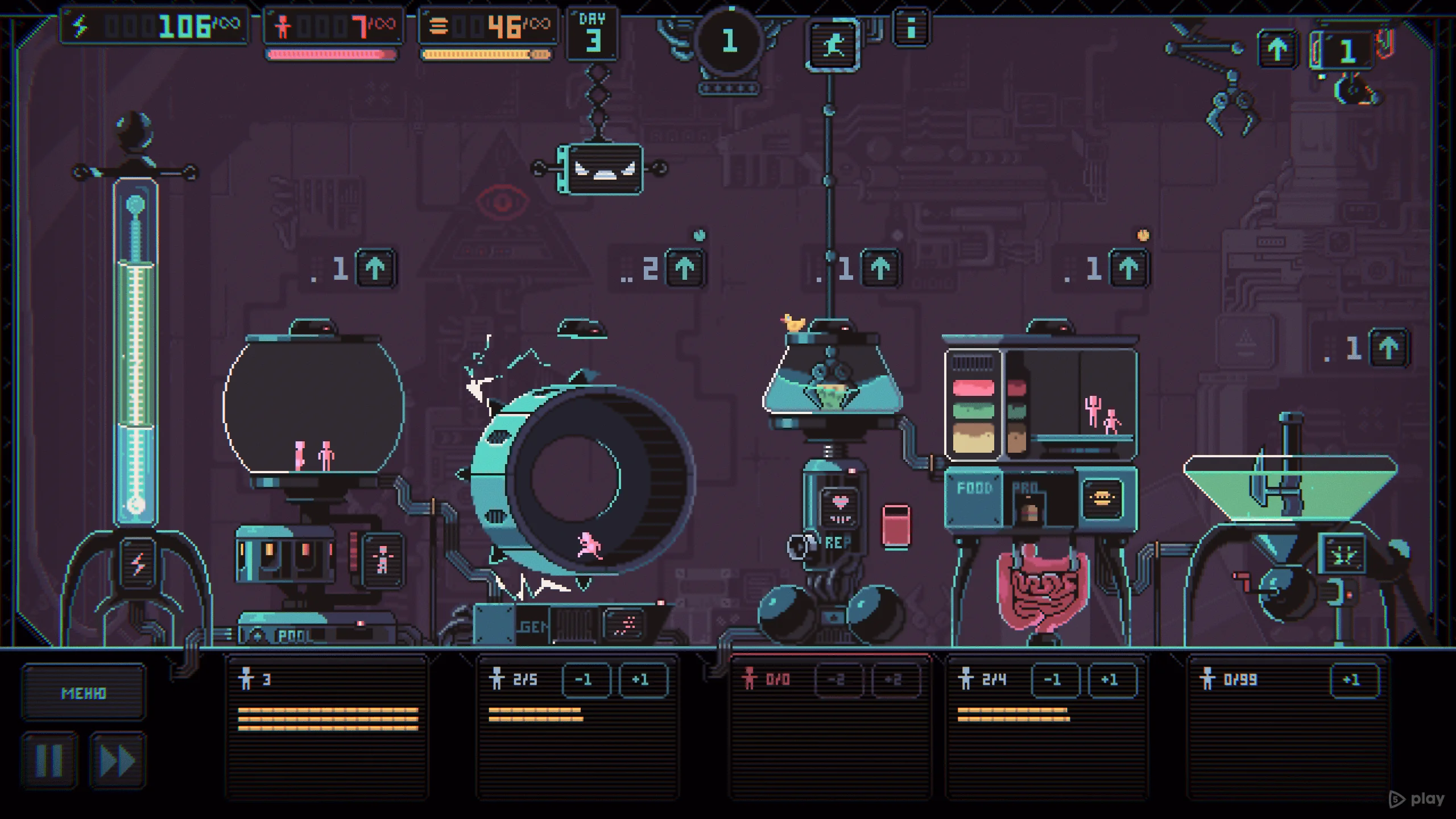Click the upgrade arrow above the generator wheel
The width and height of the screenshot is (1456, 819).
(x=683, y=268)
